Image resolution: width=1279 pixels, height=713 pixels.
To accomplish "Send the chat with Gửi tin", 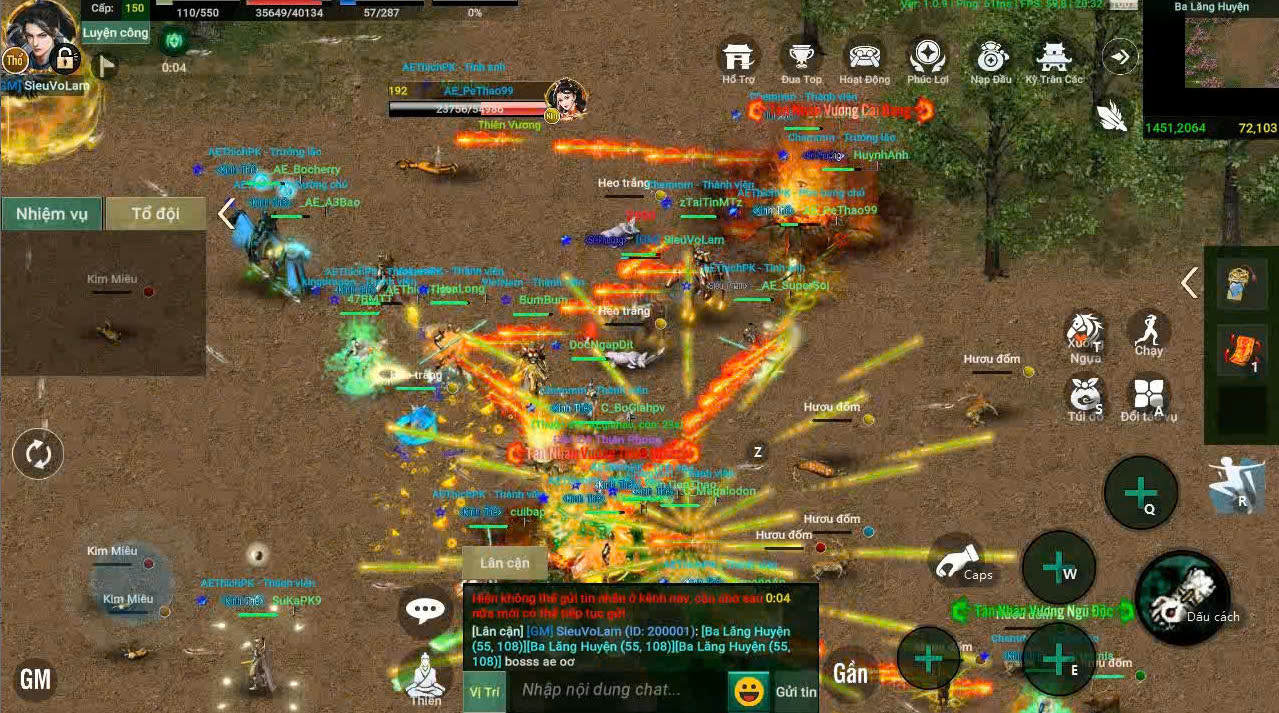I will (795, 691).
